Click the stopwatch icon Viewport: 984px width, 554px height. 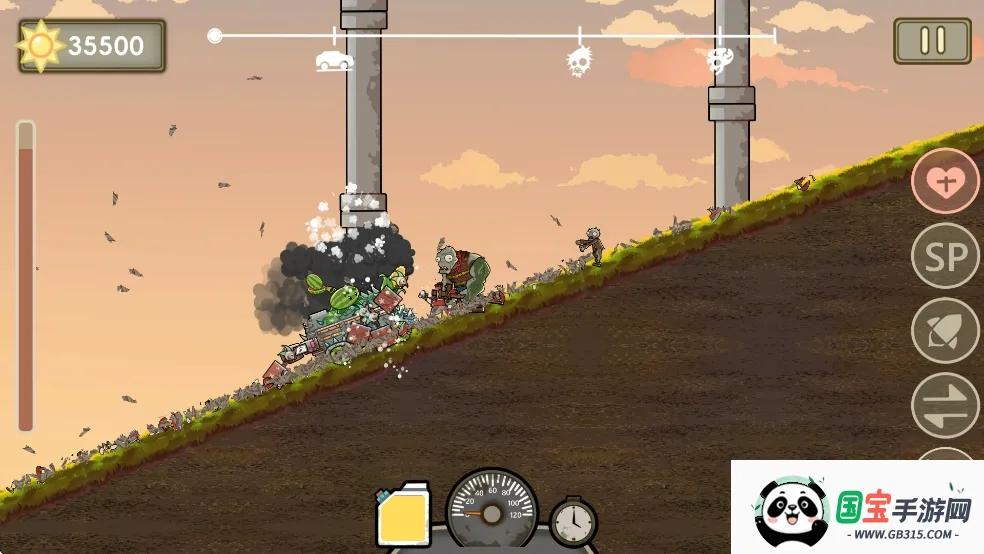[573, 521]
